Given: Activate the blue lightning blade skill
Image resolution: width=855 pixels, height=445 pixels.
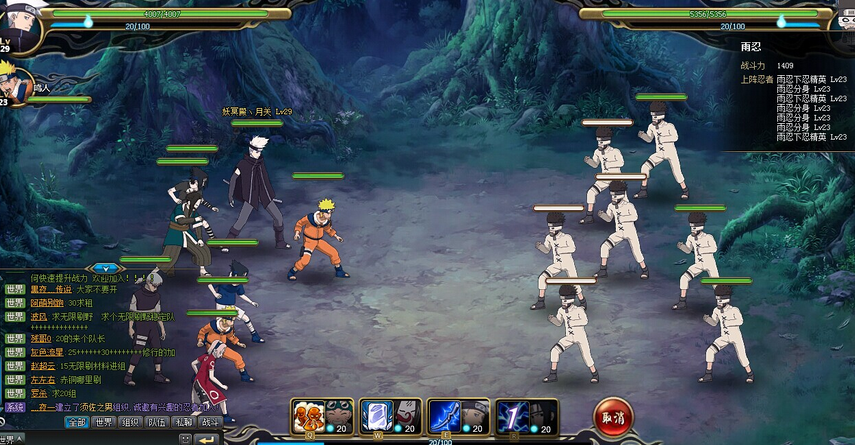Looking at the screenshot, I should click(445, 415).
